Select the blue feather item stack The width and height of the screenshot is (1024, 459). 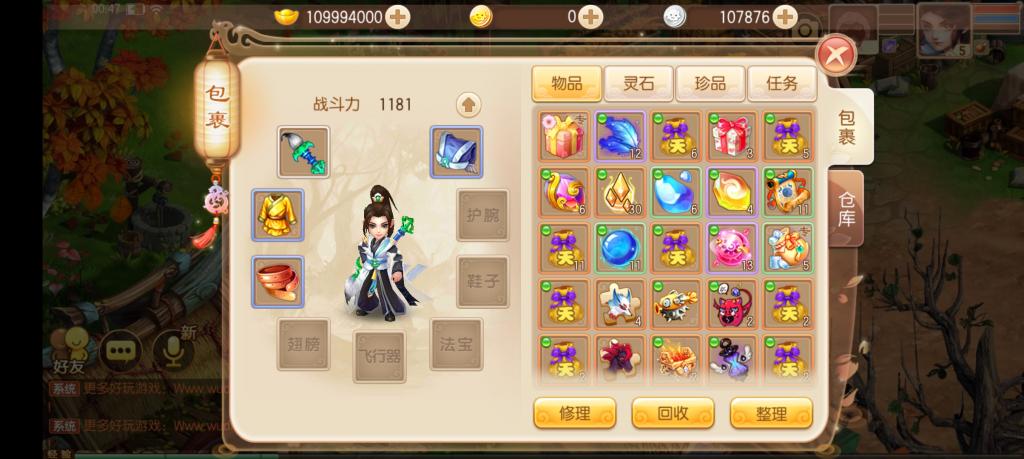(x=621, y=136)
